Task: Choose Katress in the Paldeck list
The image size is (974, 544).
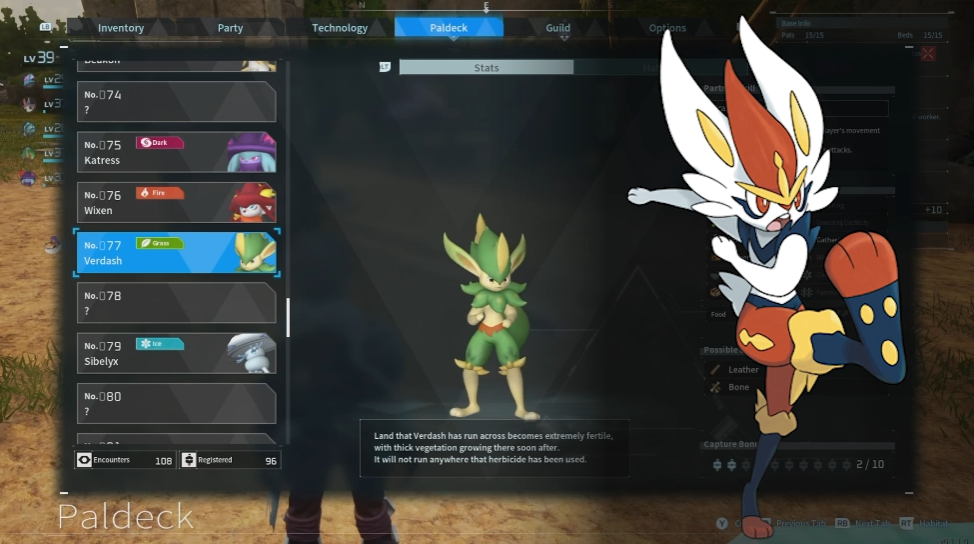Action: (x=176, y=152)
